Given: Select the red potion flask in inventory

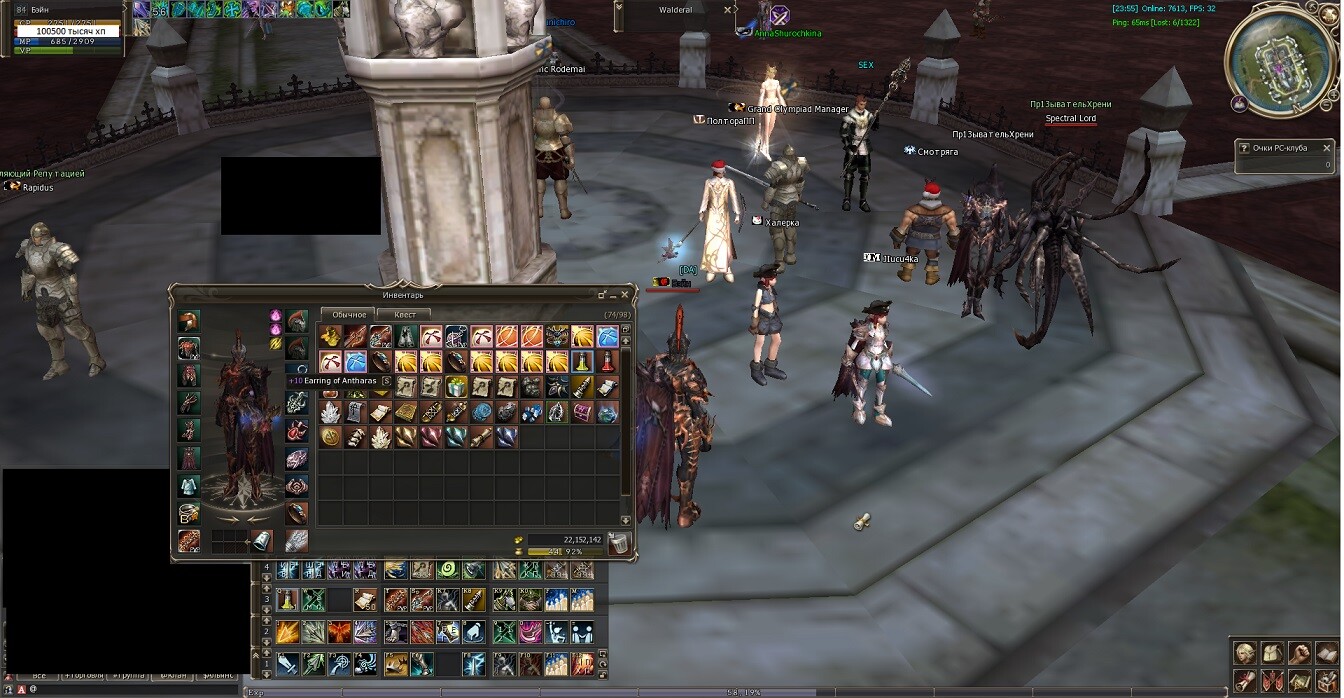Looking at the screenshot, I should click(x=607, y=361).
